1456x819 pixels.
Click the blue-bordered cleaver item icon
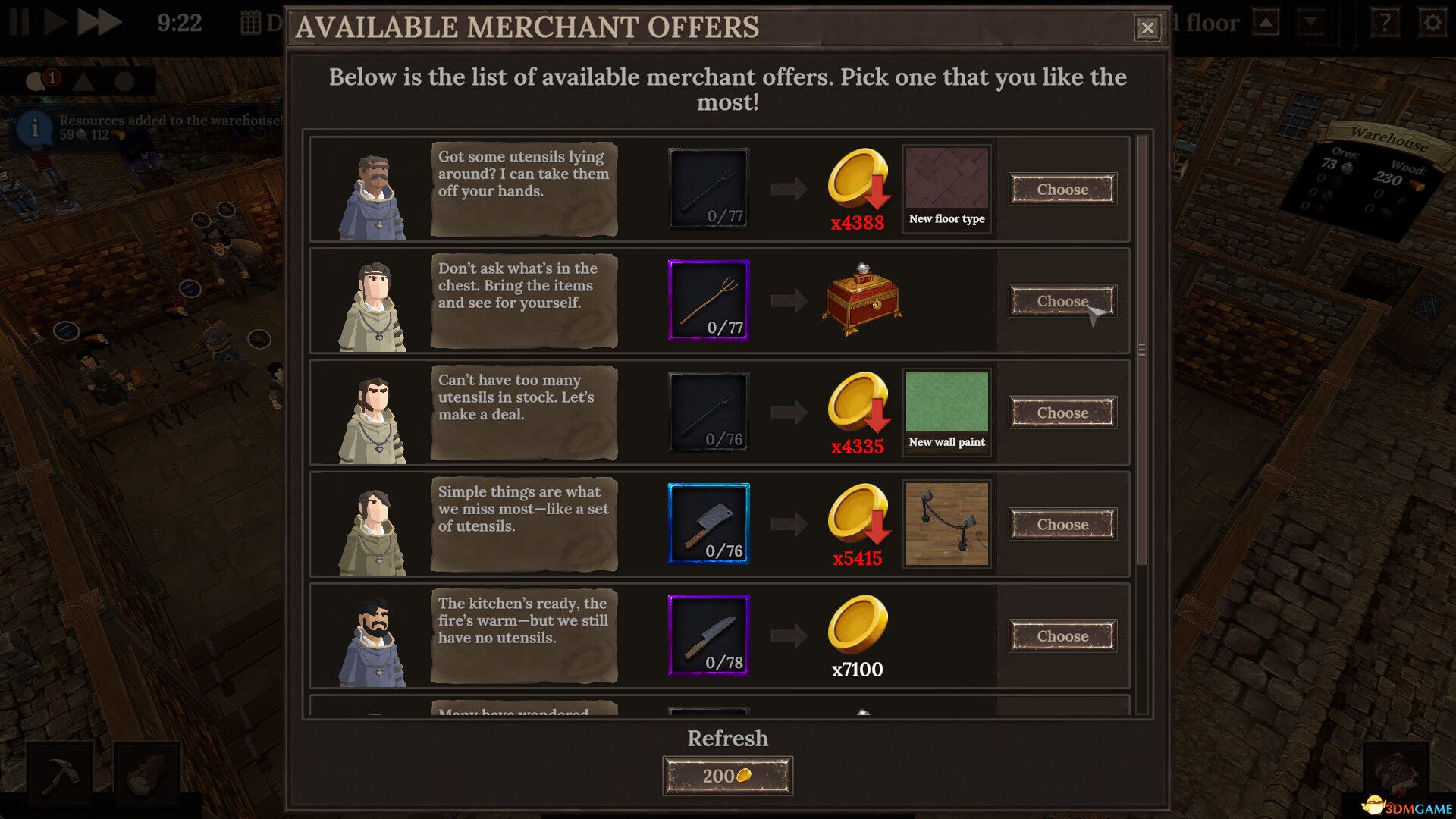point(708,523)
